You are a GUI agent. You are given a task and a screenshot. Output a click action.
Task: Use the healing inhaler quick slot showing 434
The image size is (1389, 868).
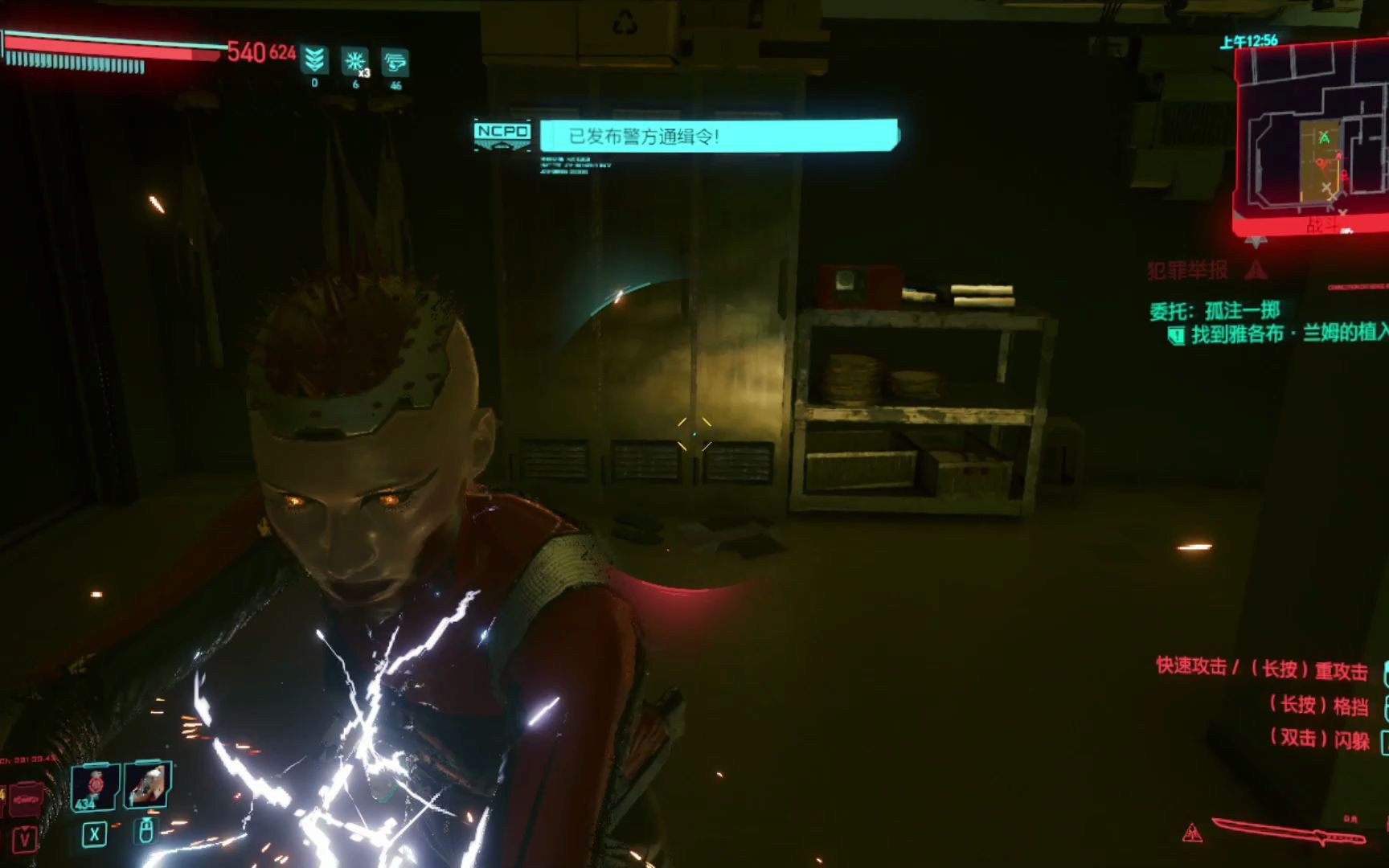click(x=95, y=785)
